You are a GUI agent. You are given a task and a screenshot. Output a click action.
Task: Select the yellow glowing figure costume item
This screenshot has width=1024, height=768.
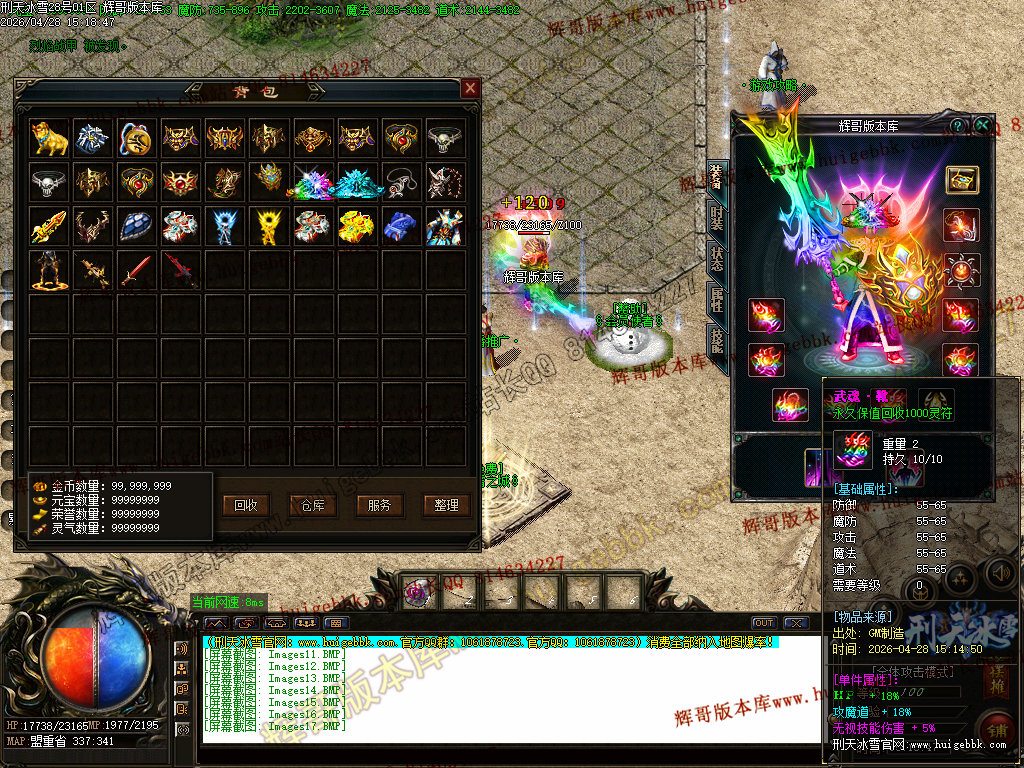(x=269, y=226)
